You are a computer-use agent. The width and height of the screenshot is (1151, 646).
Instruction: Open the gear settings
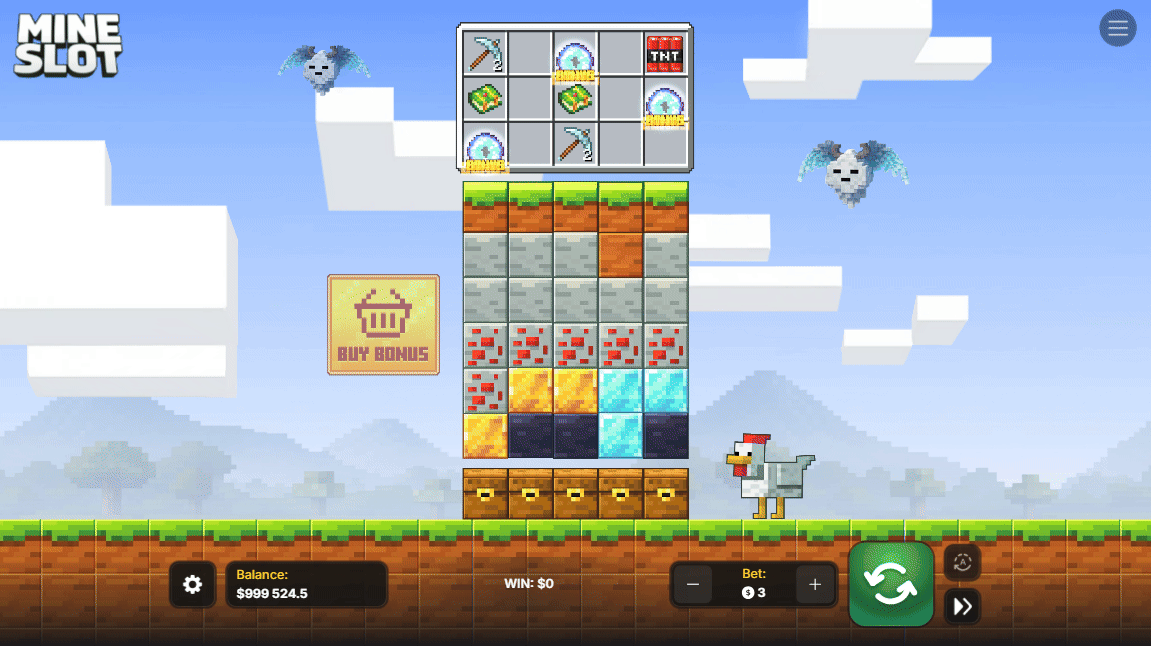point(192,585)
